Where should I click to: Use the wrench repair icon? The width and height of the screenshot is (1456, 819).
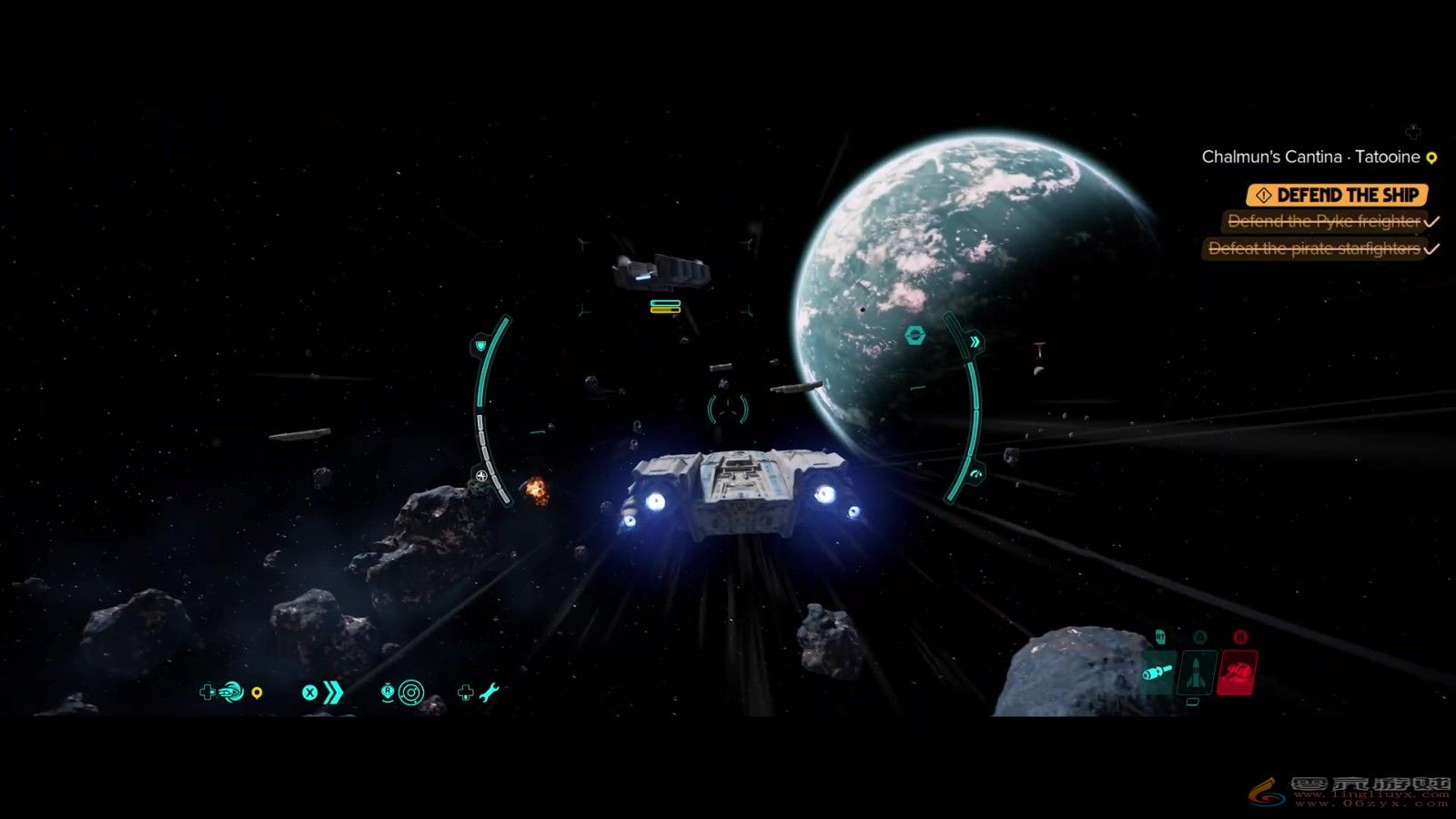(489, 693)
